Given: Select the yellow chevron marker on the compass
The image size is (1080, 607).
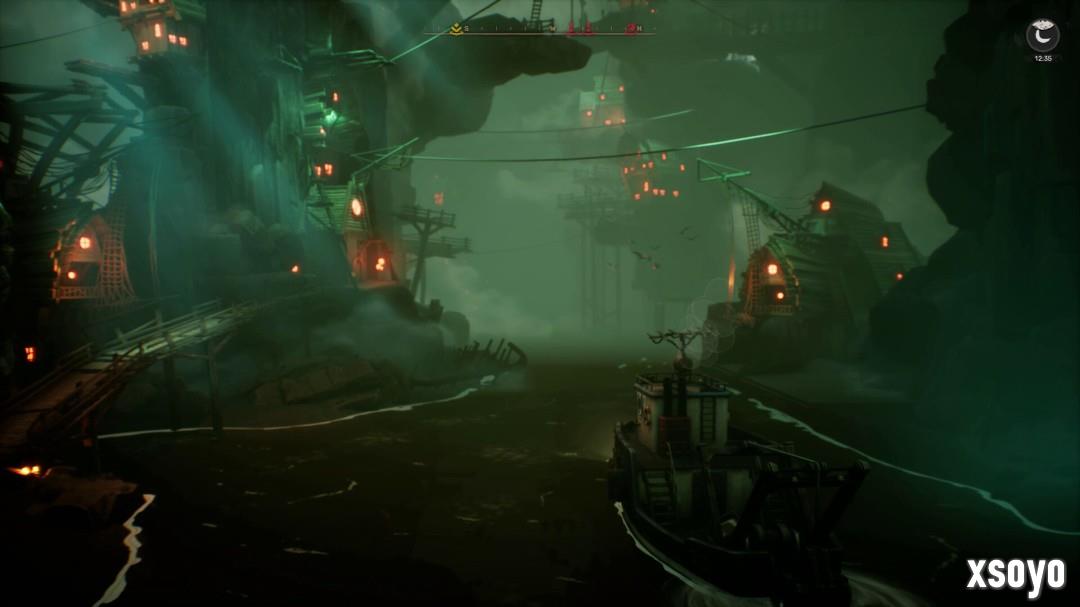Looking at the screenshot, I should [456, 29].
